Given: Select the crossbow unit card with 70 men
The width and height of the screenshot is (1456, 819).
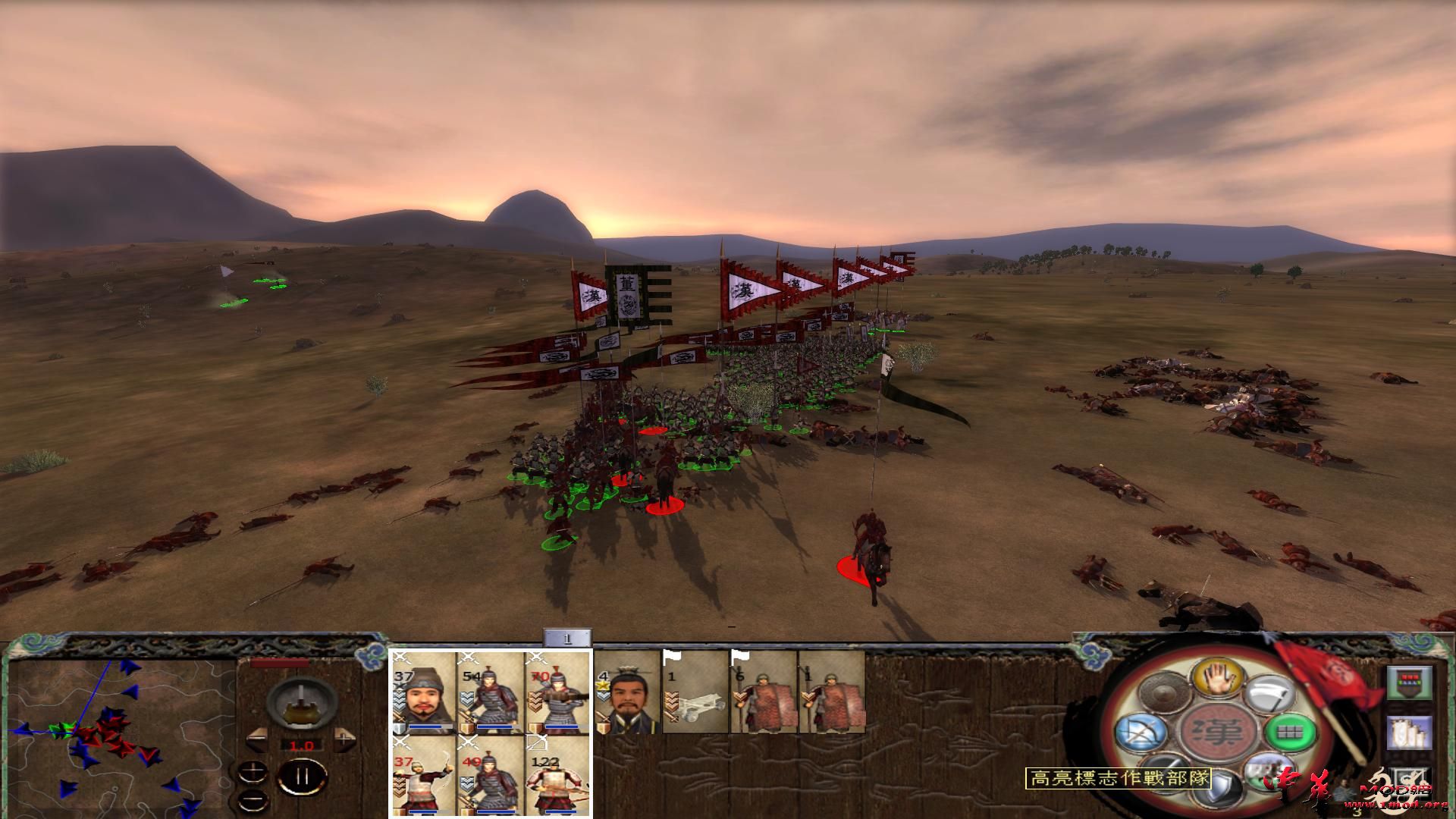Looking at the screenshot, I should [558, 692].
